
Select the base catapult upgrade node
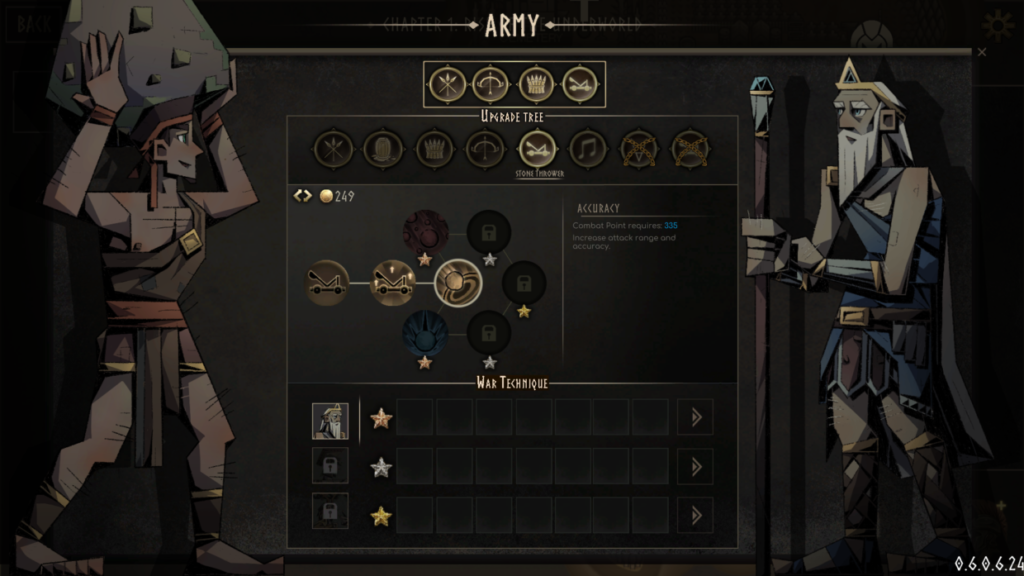[327, 283]
